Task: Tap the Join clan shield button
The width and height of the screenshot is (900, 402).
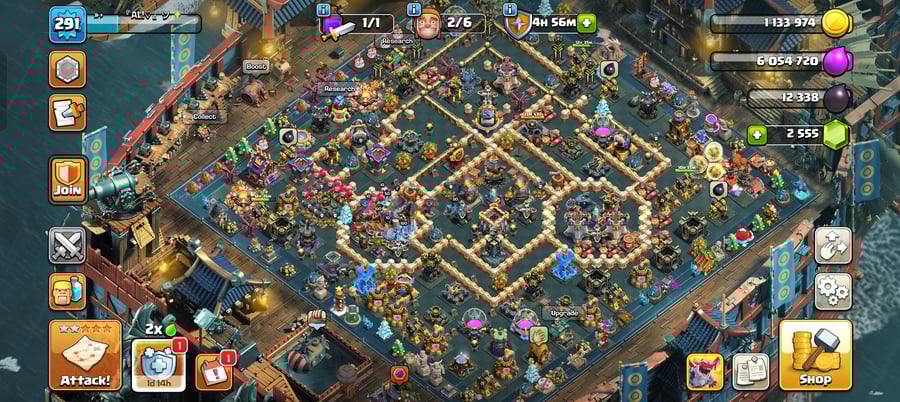Action: point(68,180)
